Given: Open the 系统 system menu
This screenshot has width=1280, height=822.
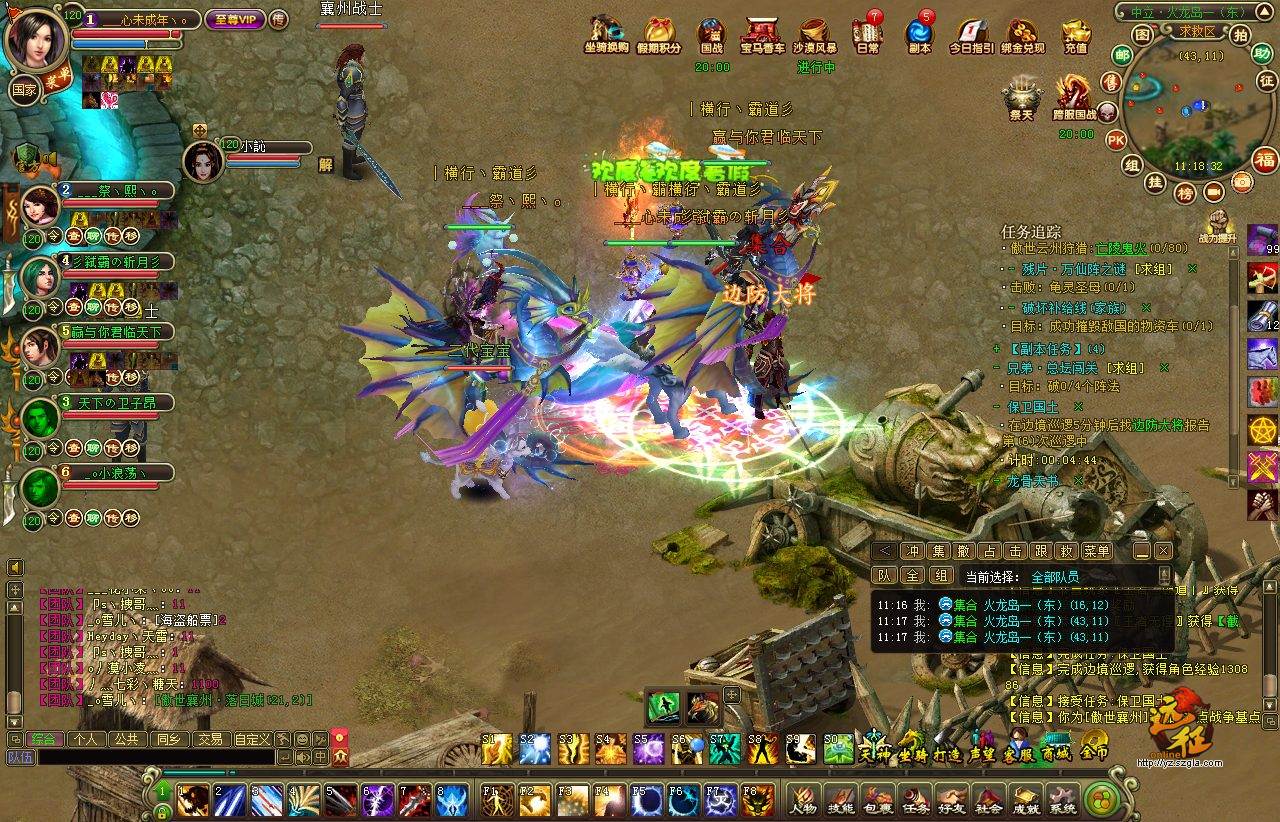Looking at the screenshot, I should pos(1062,799).
